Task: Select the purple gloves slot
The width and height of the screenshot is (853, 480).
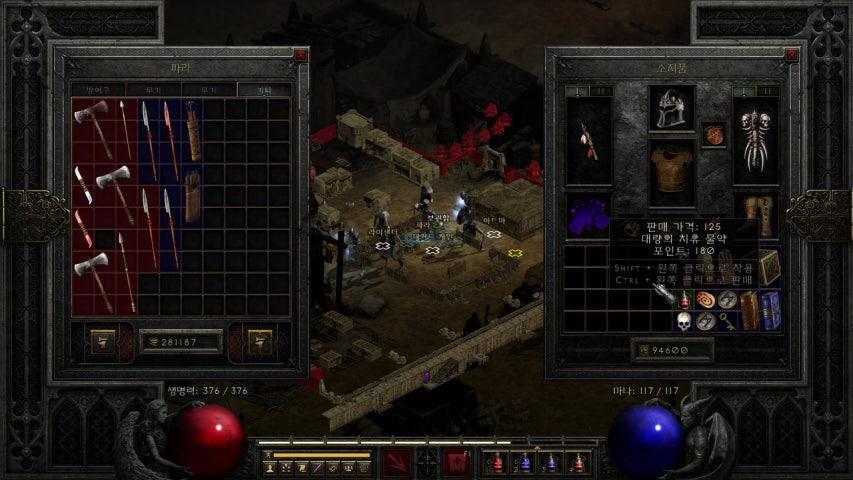Action: pyautogui.click(x=586, y=217)
